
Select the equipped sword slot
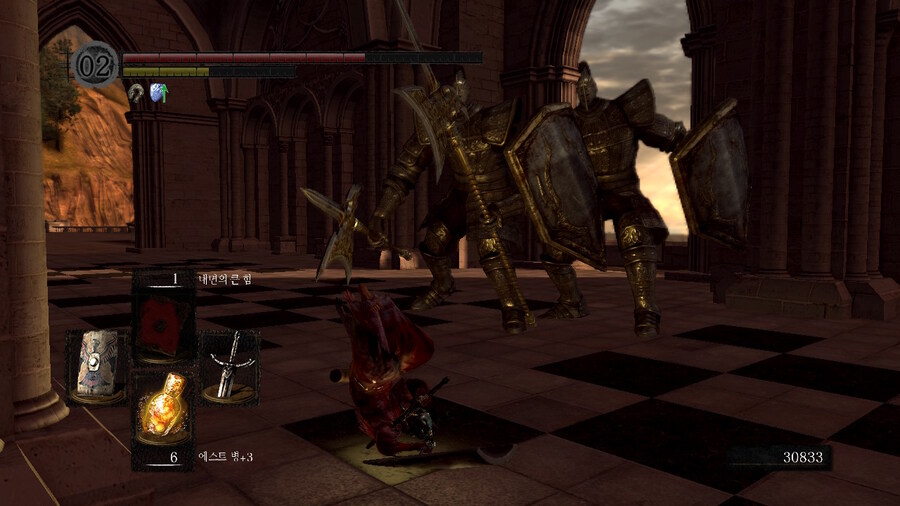point(230,366)
